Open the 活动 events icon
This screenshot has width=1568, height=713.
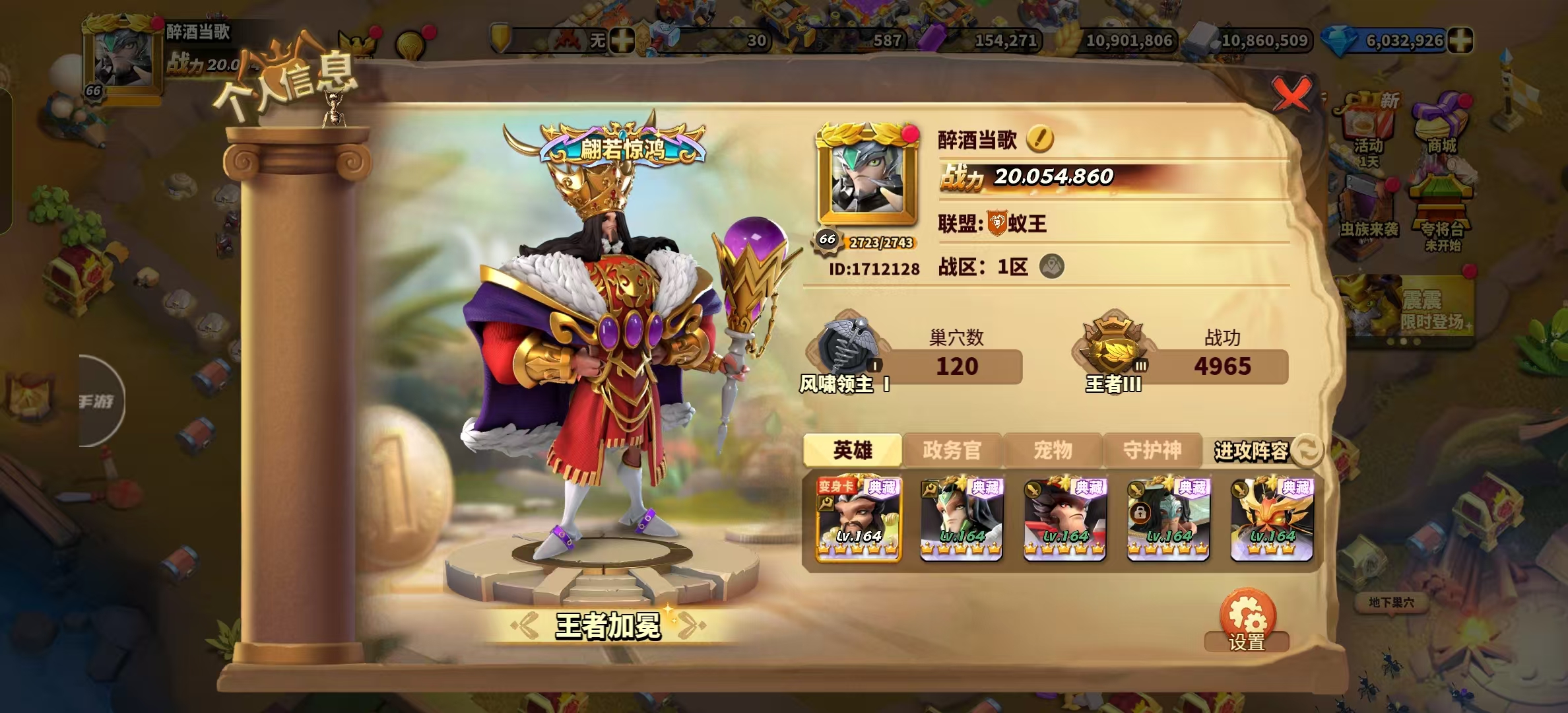[x=1369, y=129]
